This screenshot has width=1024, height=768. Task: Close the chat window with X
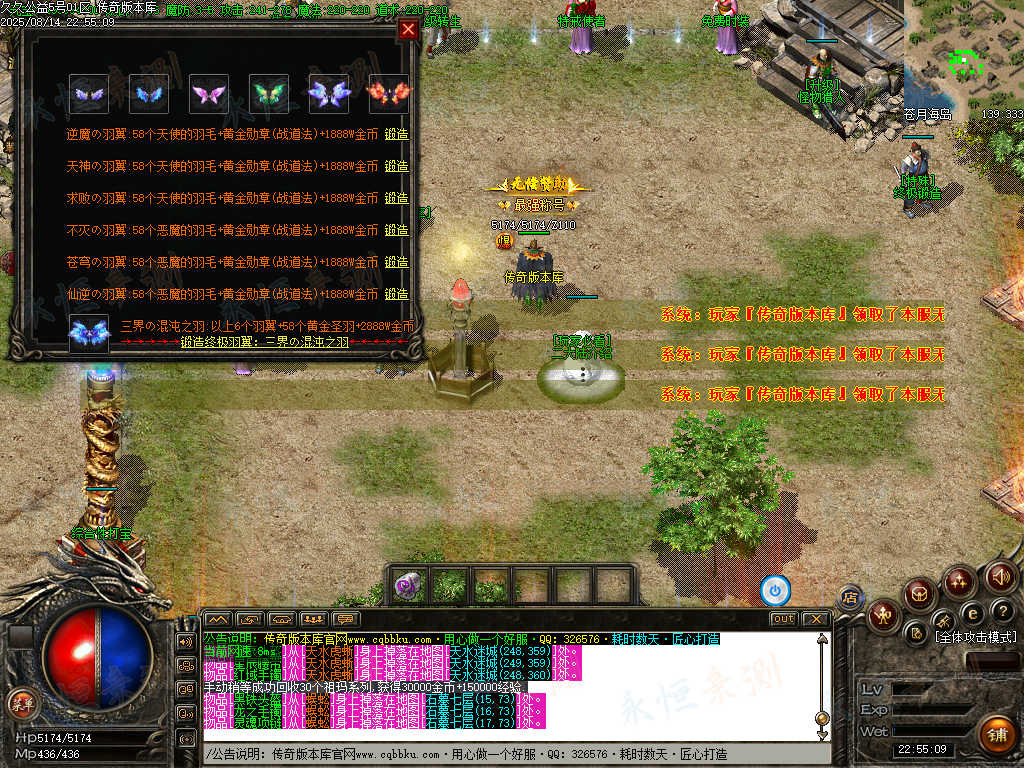coord(815,619)
